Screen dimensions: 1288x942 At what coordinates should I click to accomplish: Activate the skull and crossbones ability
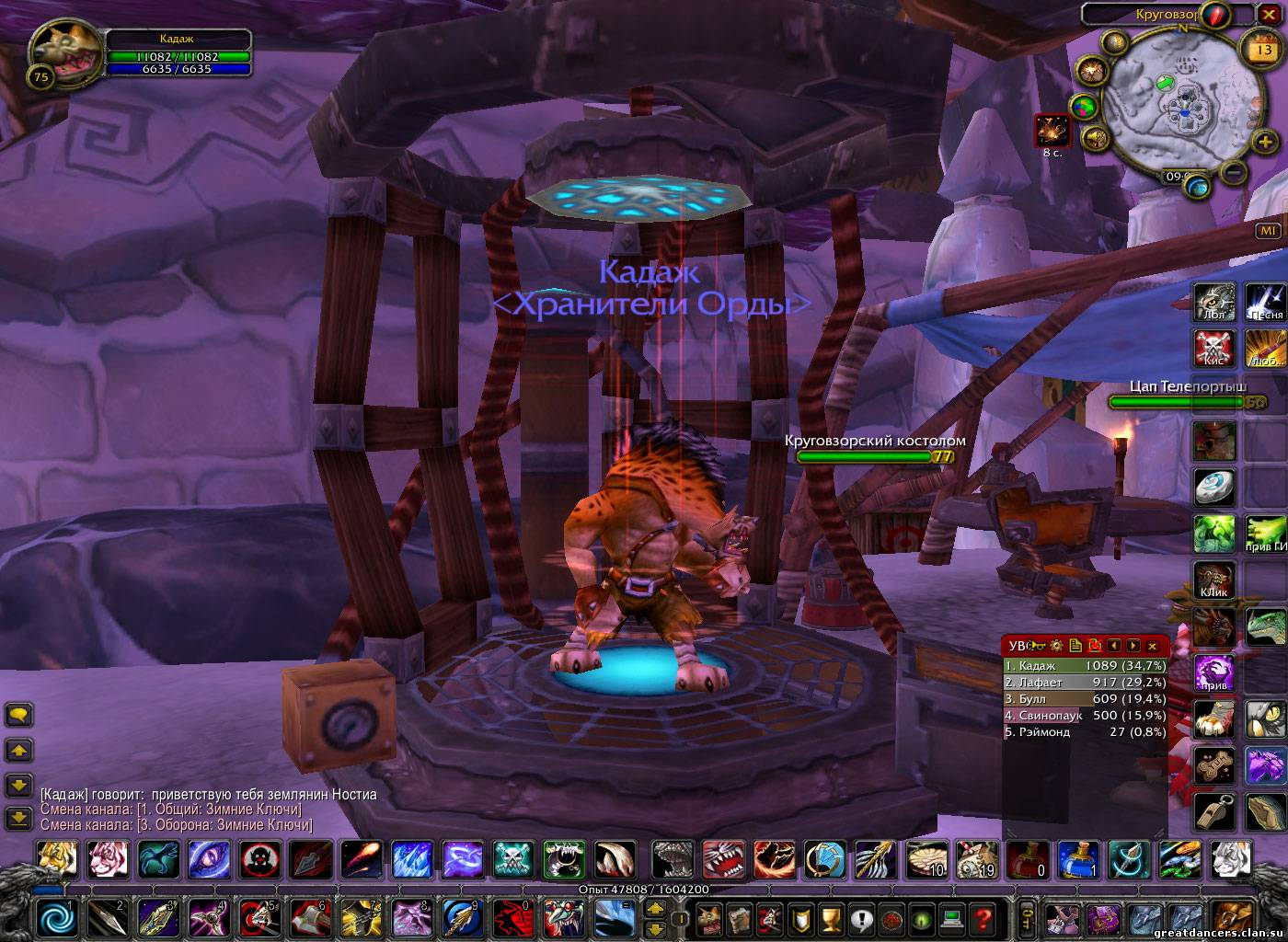(513, 860)
